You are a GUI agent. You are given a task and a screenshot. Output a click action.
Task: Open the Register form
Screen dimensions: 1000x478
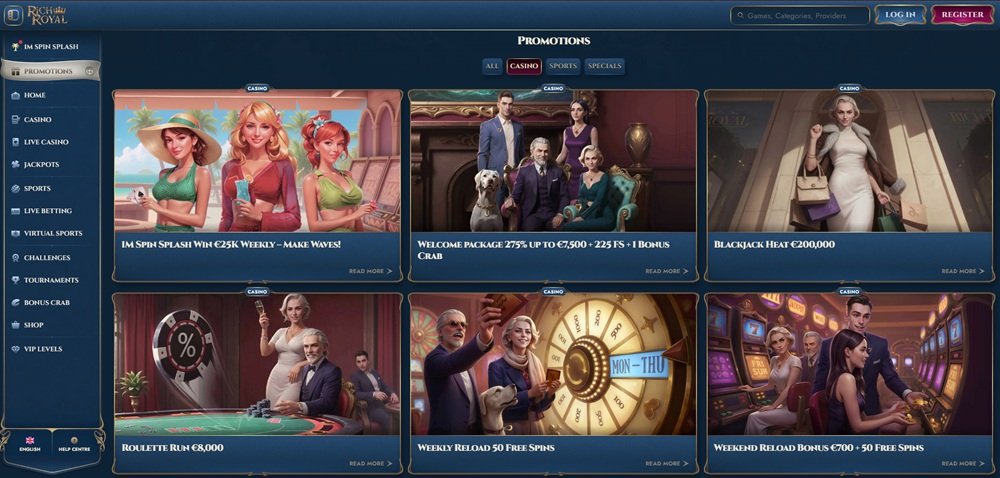pos(962,15)
